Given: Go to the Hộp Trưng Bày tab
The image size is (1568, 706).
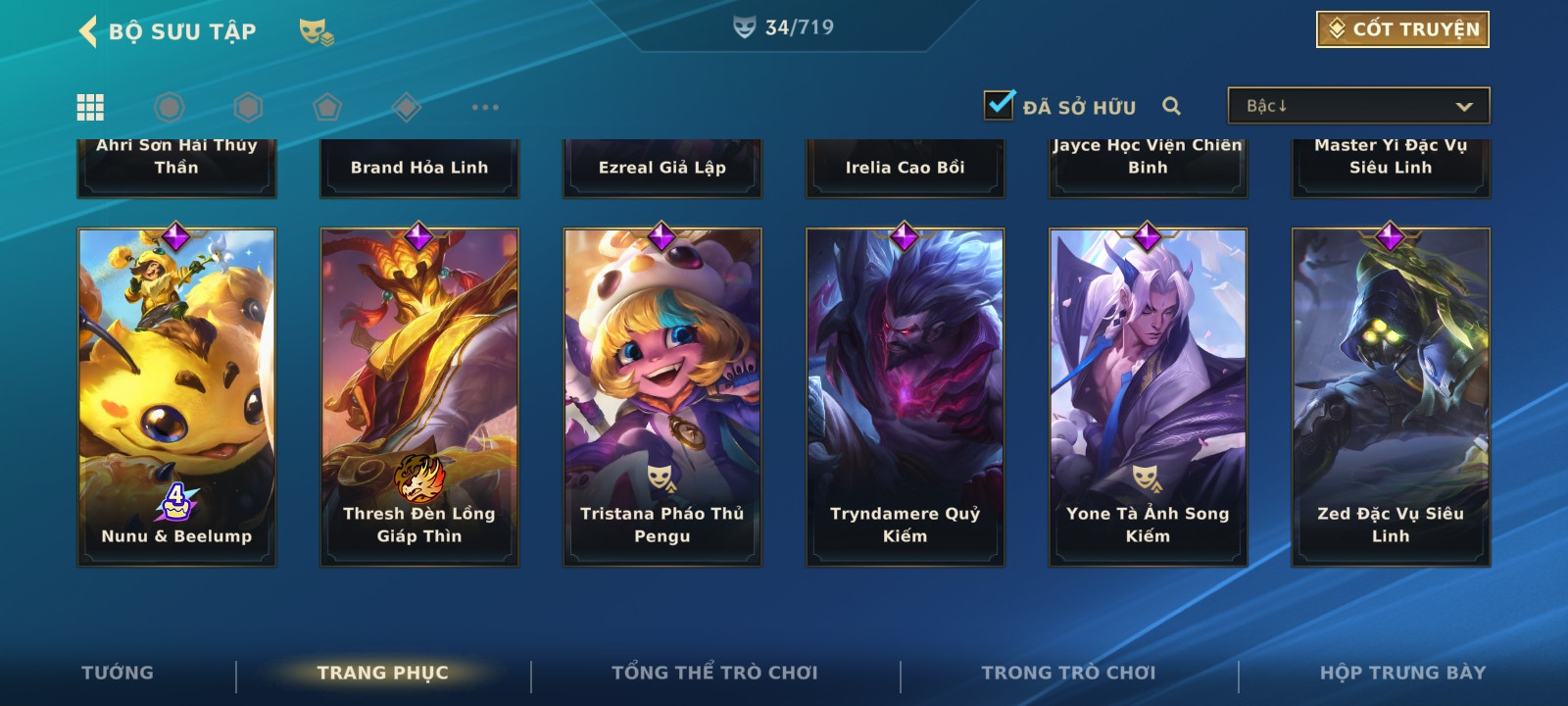Looking at the screenshot, I should point(1402,673).
